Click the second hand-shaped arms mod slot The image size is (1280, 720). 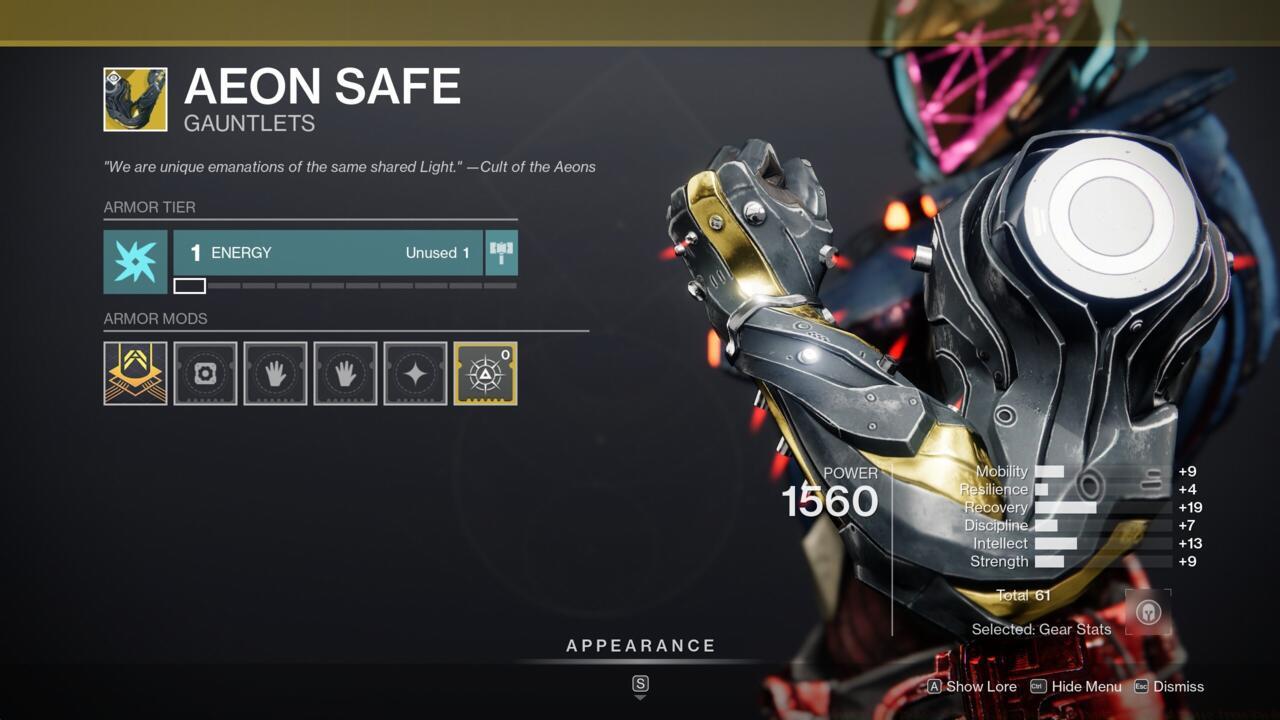tap(344, 374)
